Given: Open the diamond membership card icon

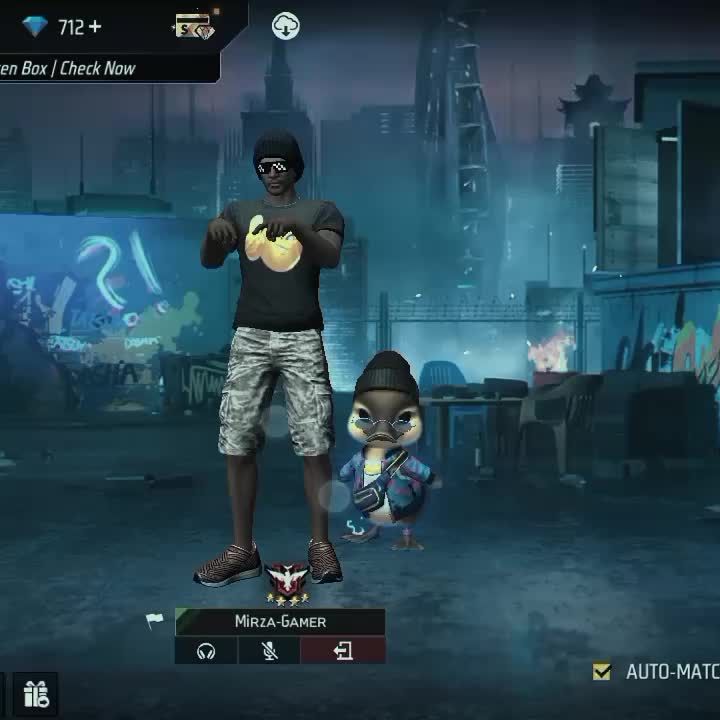Looking at the screenshot, I should click(x=194, y=27).
